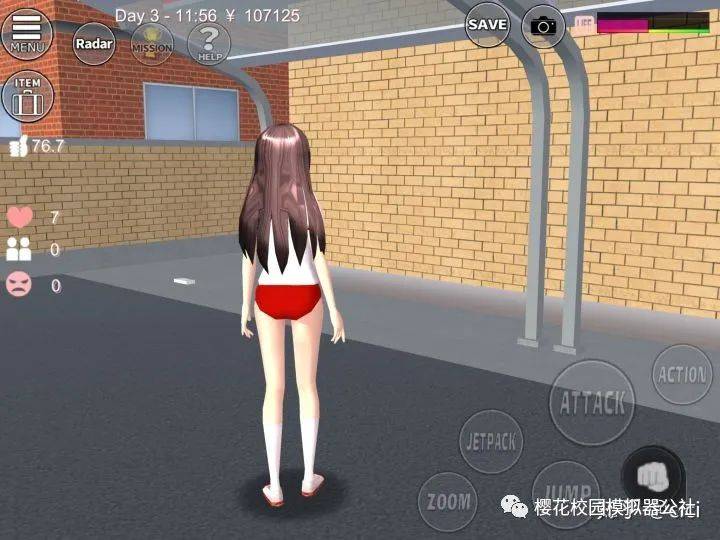The height and width of the screenshot is (540, 720).
Task: Show the HELP screen
Action: [x=209, y=43]
